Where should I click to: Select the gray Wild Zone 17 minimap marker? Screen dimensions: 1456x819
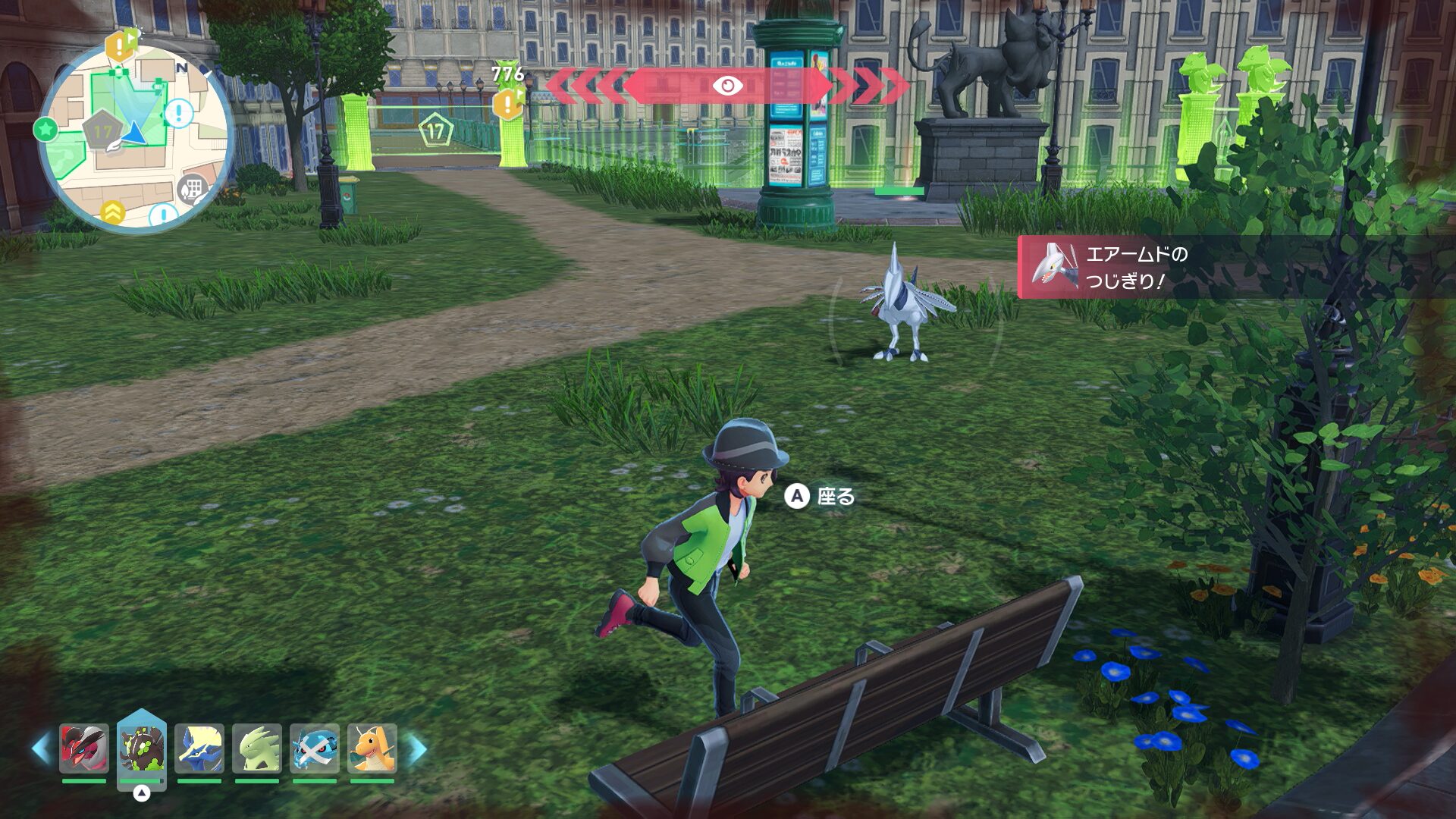pyautogui.click(x=102, y=132)
